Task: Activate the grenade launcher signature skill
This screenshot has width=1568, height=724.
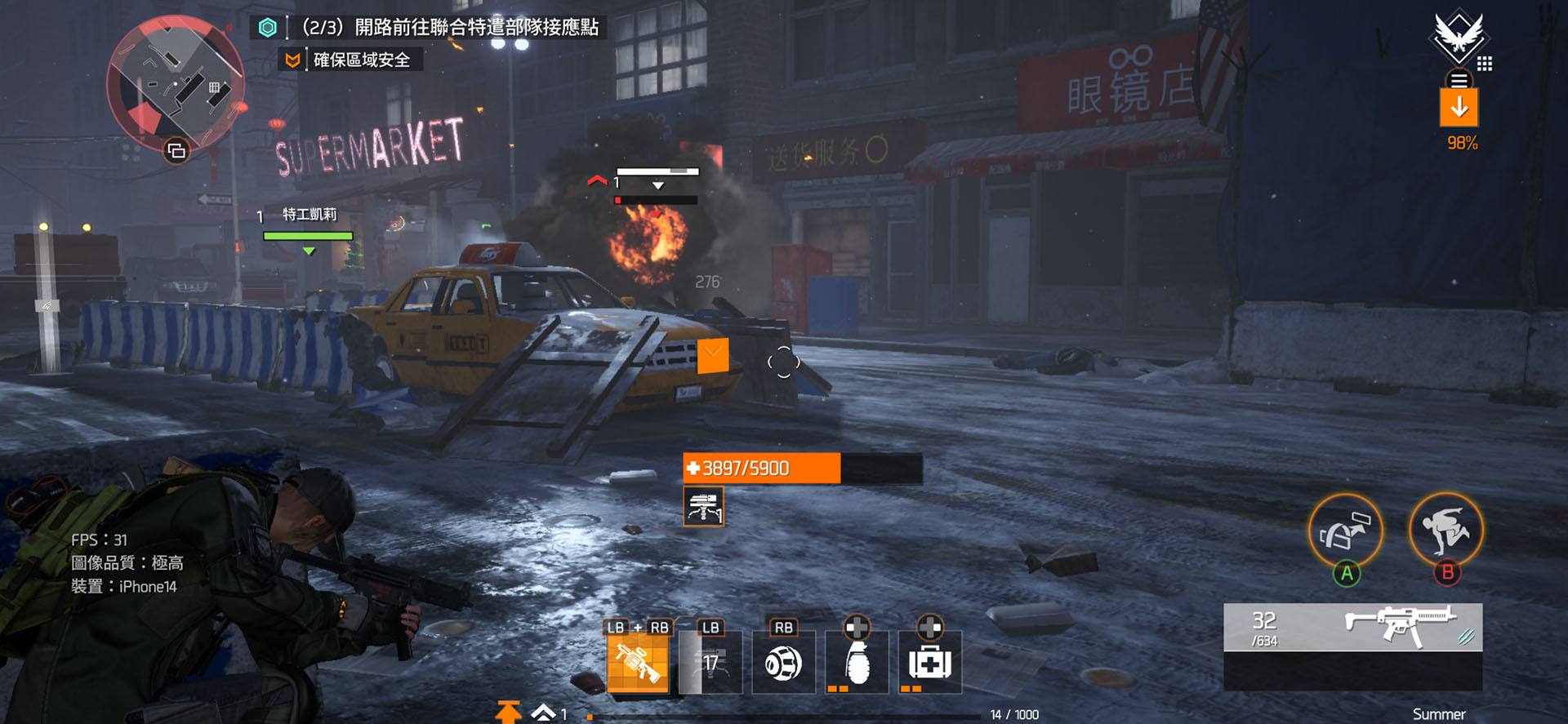Action: point(637,663)
